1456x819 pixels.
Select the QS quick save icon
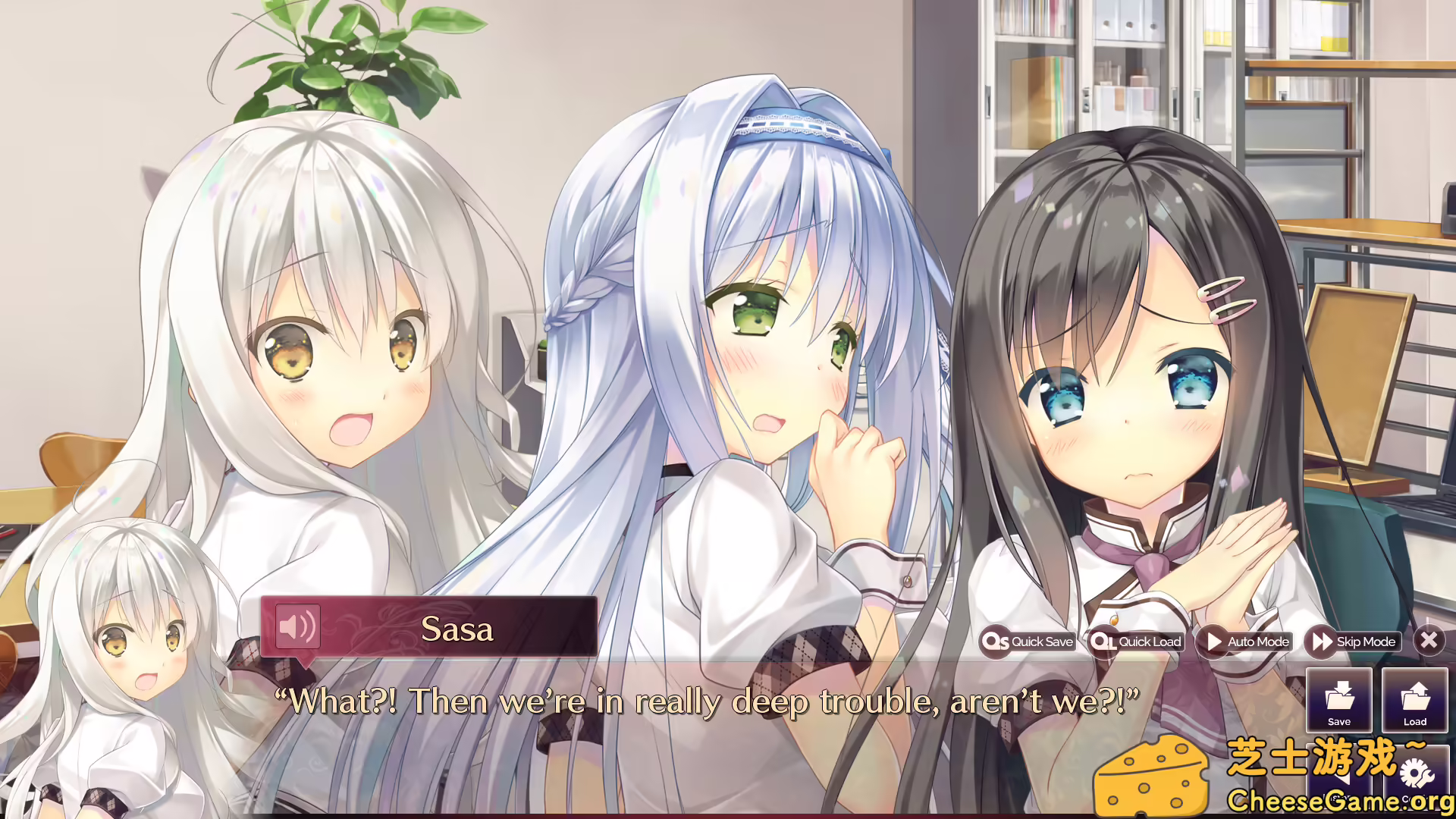[997, 642]
